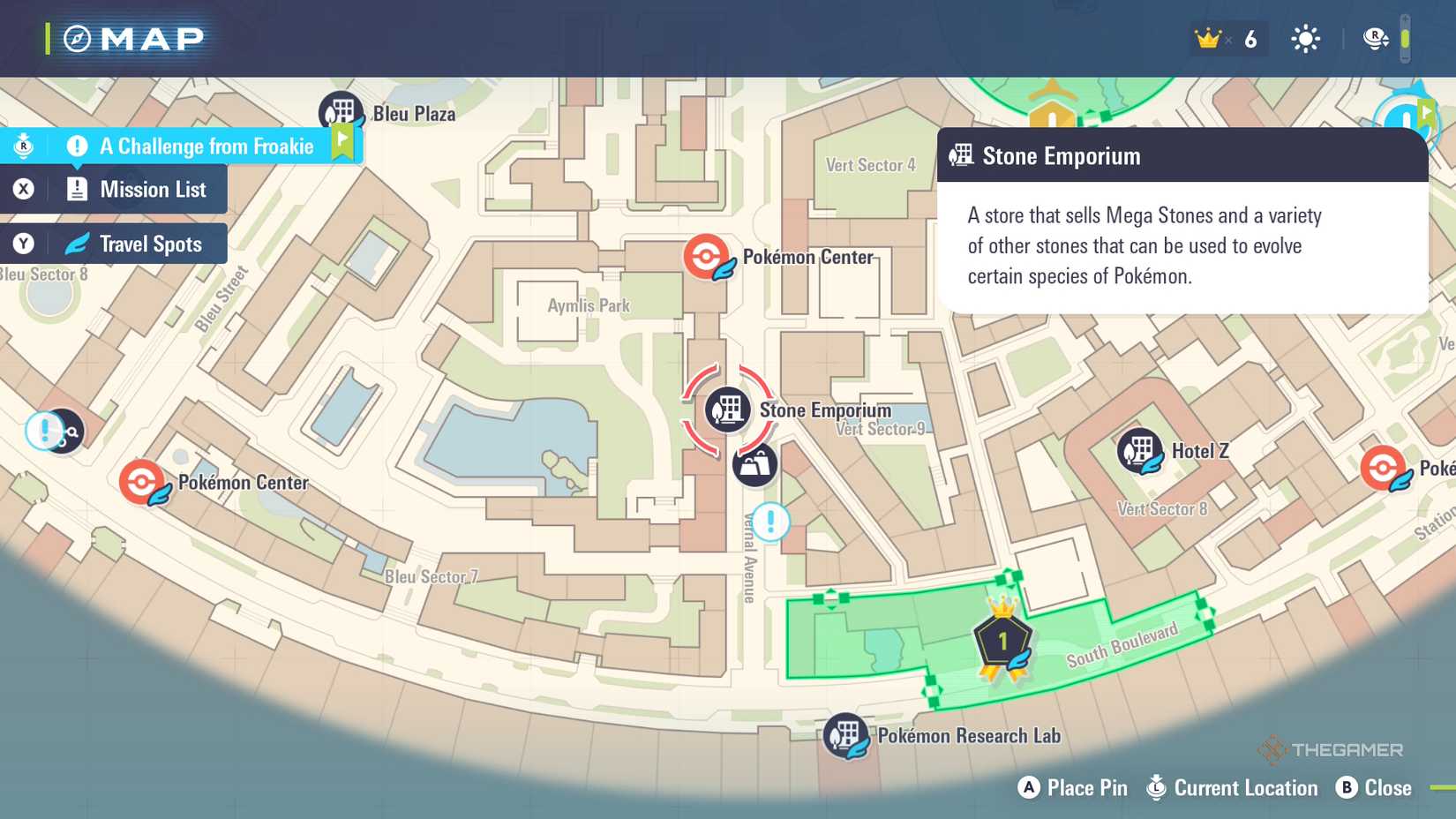Select the Pokémon Center icon in Bleu Sector 7

point(144,481)
